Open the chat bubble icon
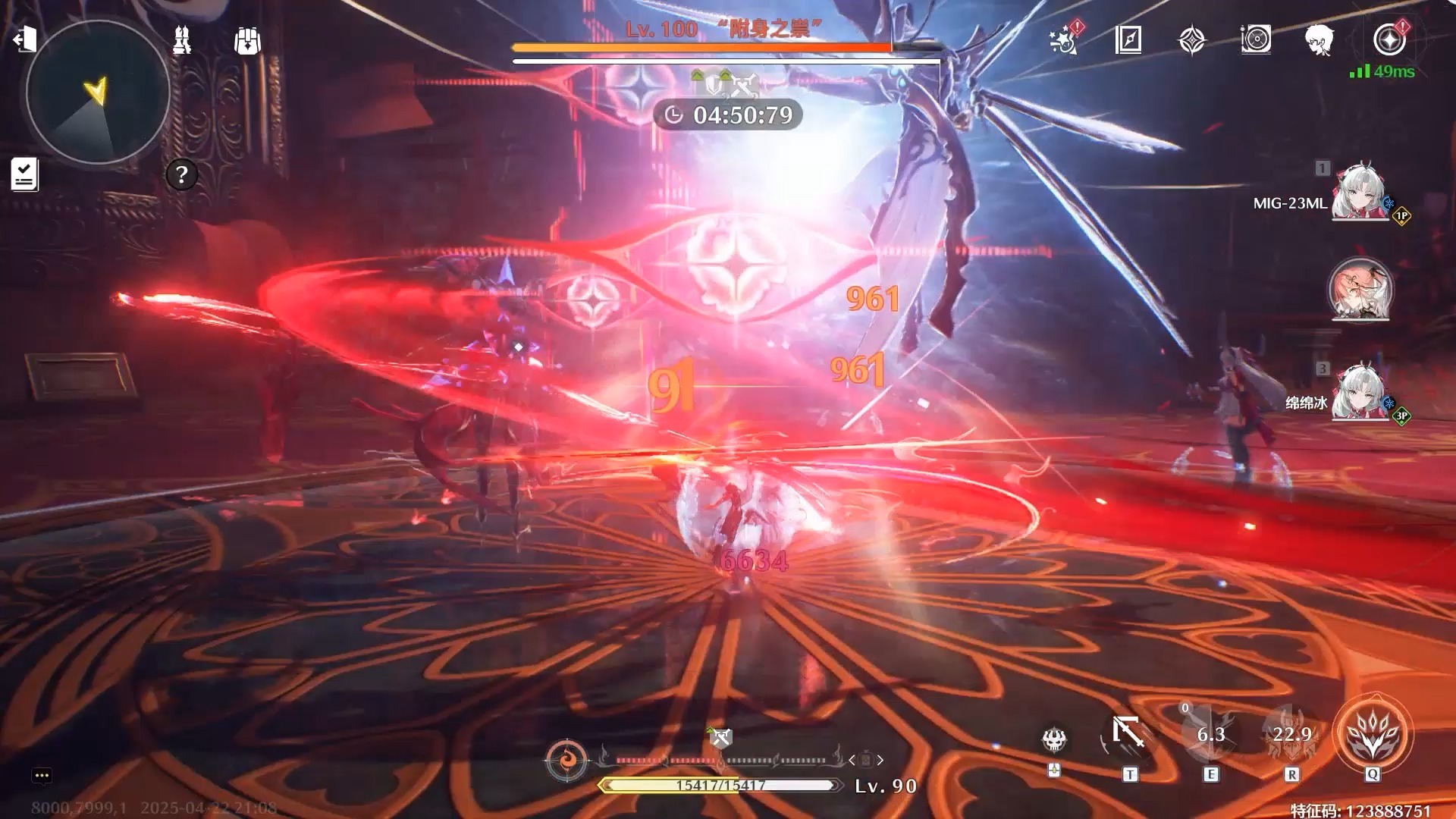 [42, 775]
